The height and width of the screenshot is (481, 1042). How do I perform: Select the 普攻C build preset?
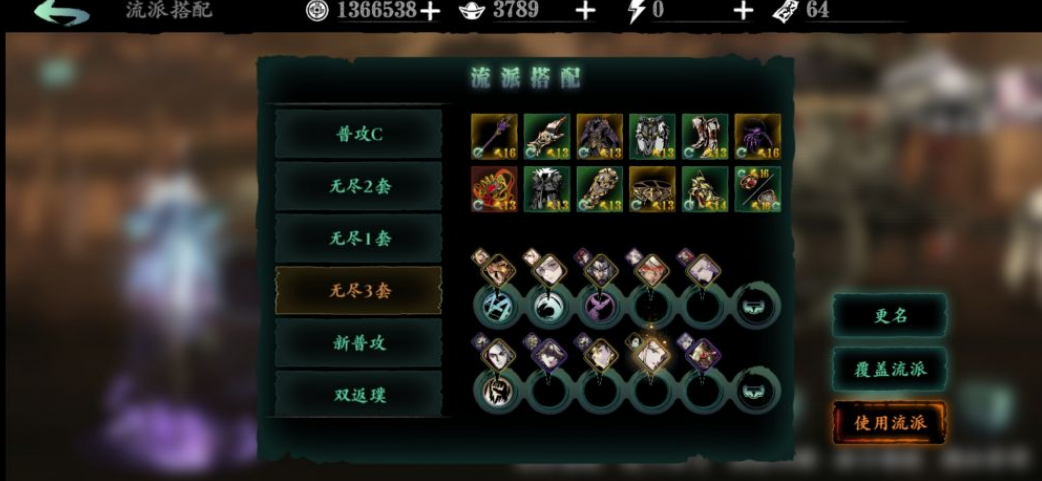click(358, 134)
